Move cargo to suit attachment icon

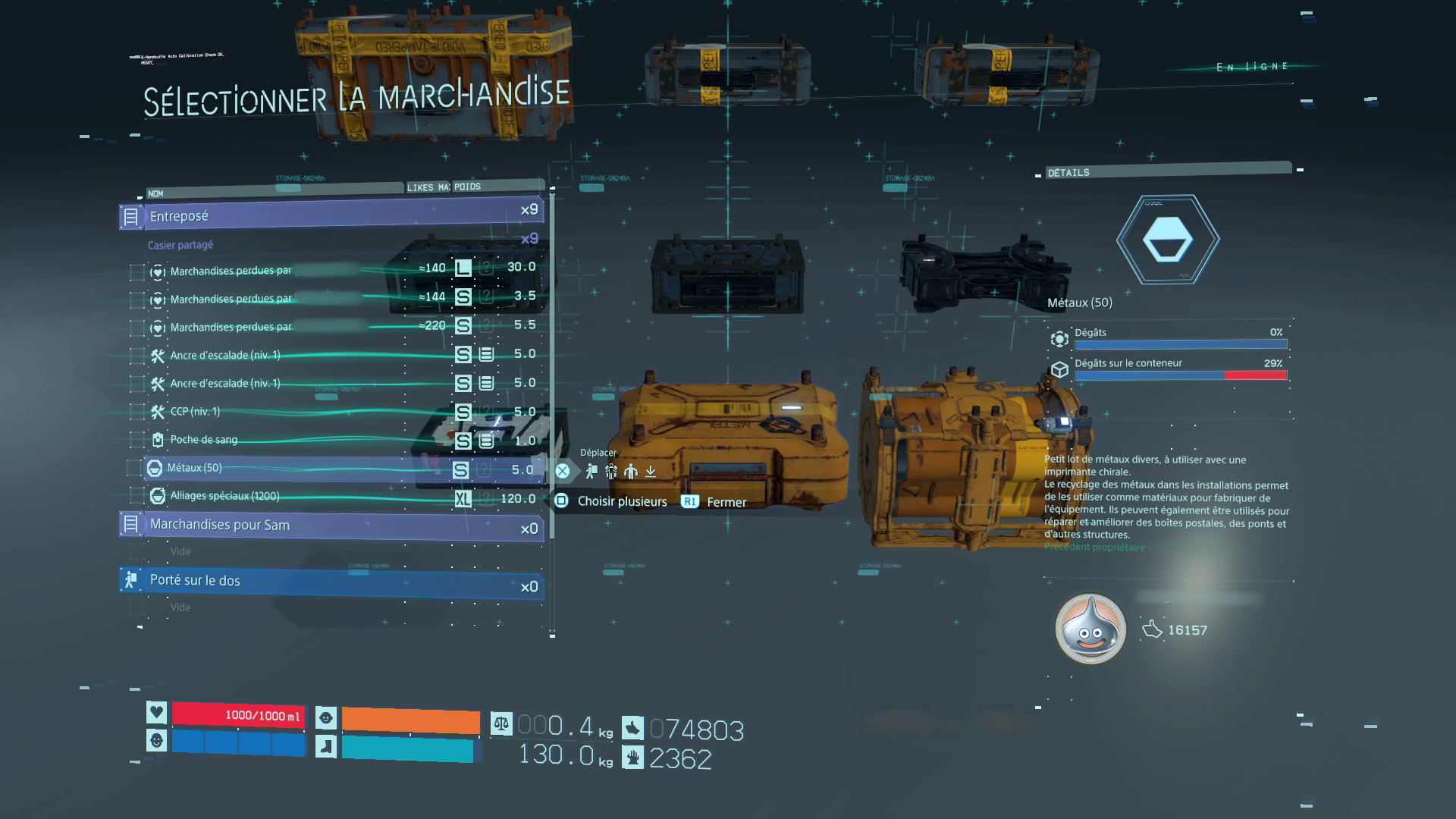(611, 472)
